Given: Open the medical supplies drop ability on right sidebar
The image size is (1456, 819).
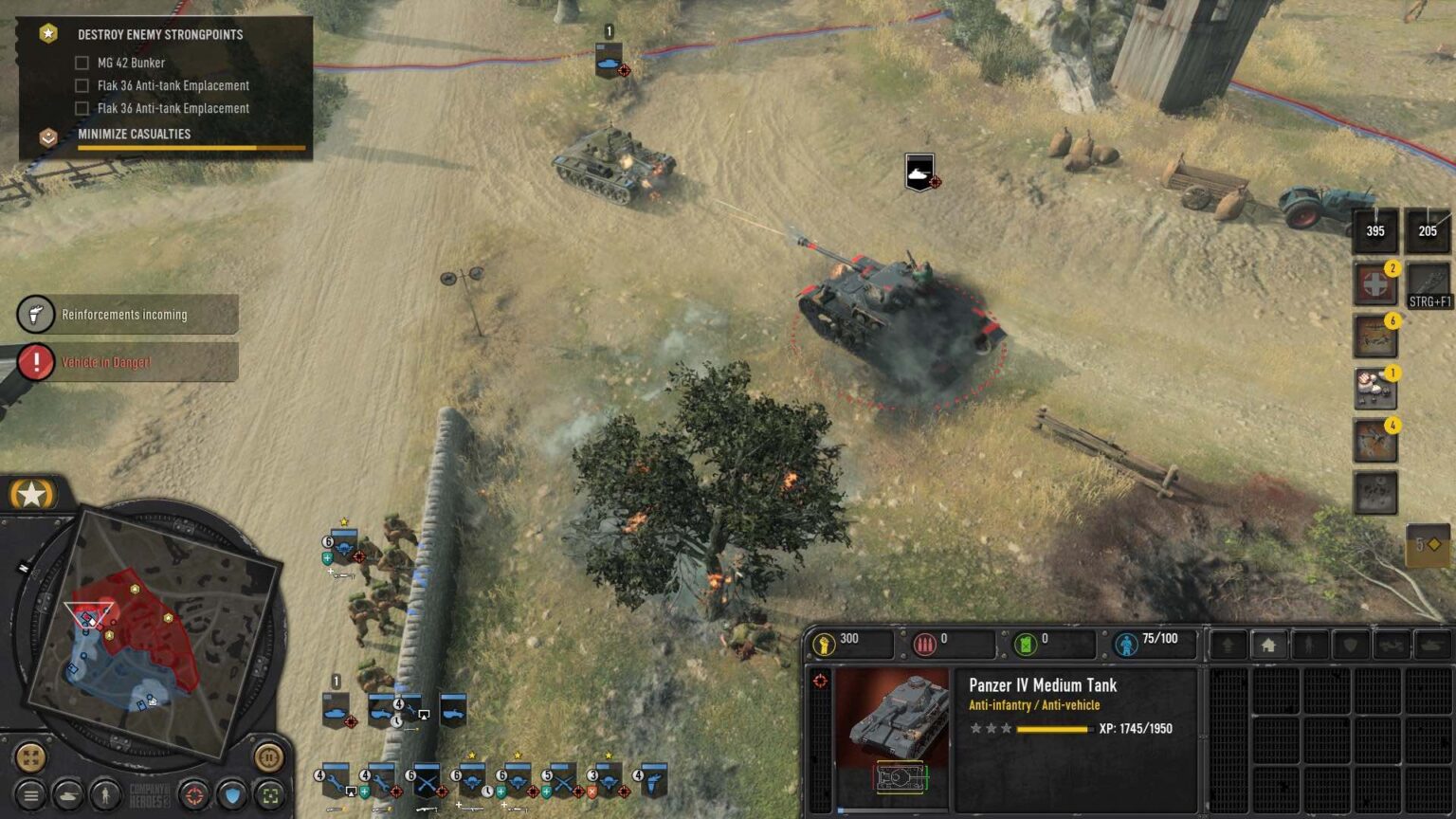Looking at the screenshot, I should pyautogui.click(x=1375, y=283).
